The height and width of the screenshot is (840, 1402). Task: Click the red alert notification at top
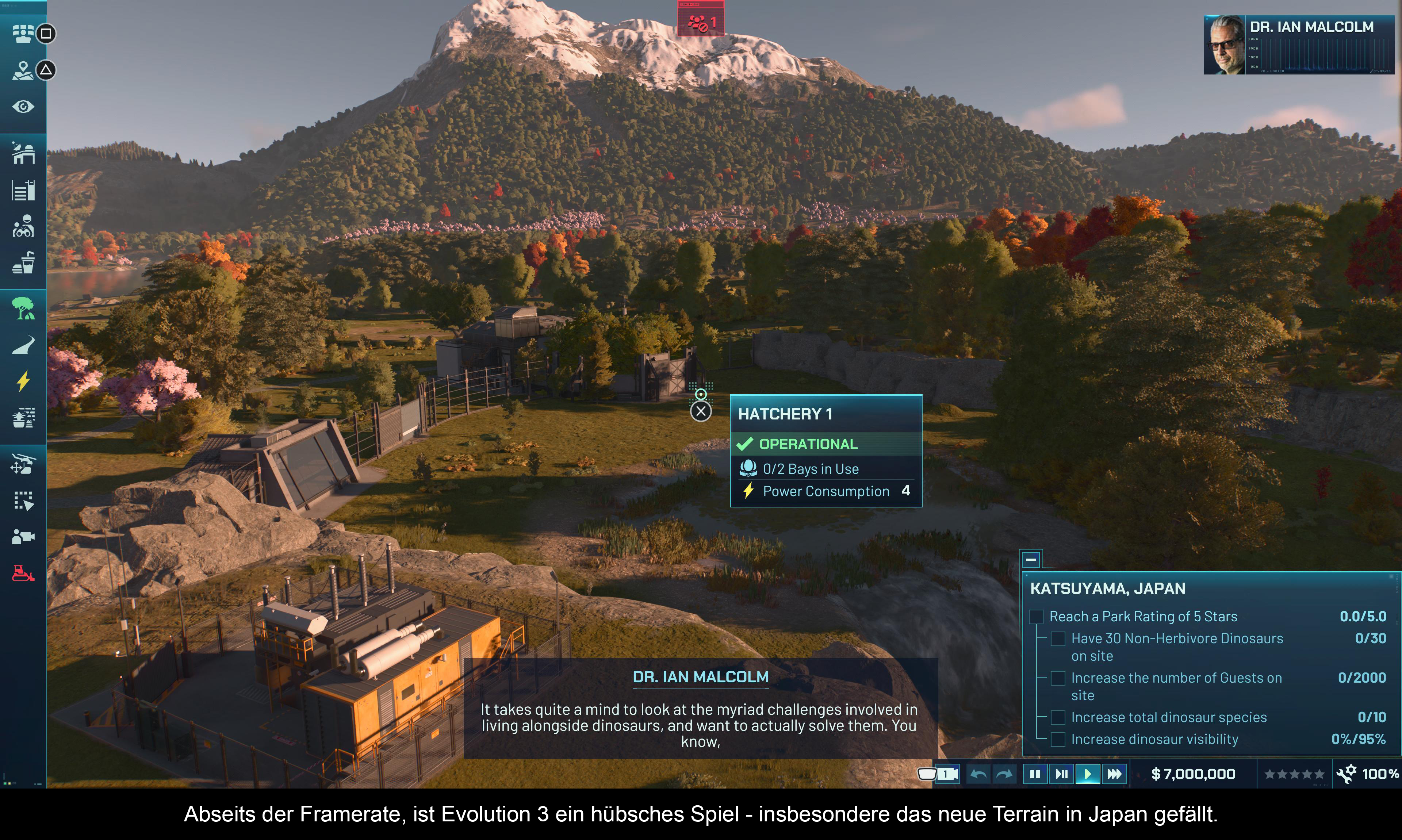(x=701, y=22)
